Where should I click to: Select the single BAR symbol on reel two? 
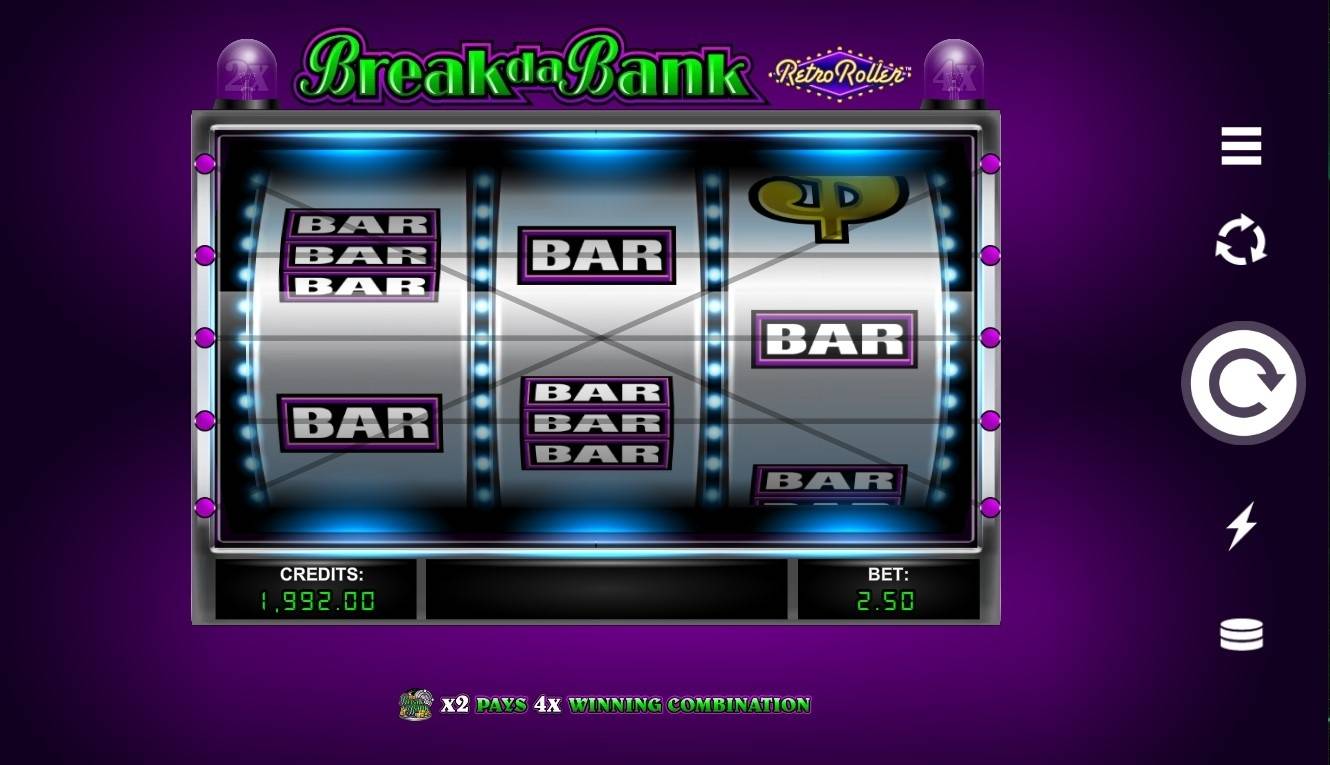click(x=596, y=255)
